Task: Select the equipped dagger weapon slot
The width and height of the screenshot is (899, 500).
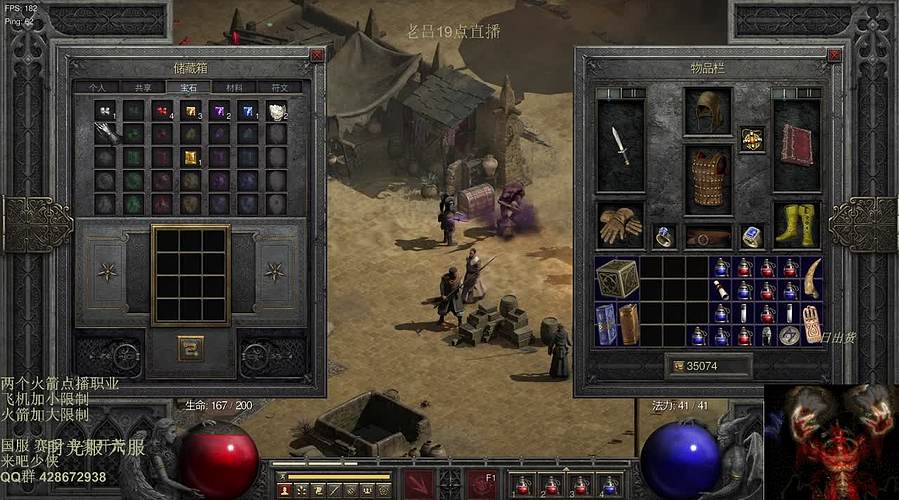Action: tap(621, 146)
